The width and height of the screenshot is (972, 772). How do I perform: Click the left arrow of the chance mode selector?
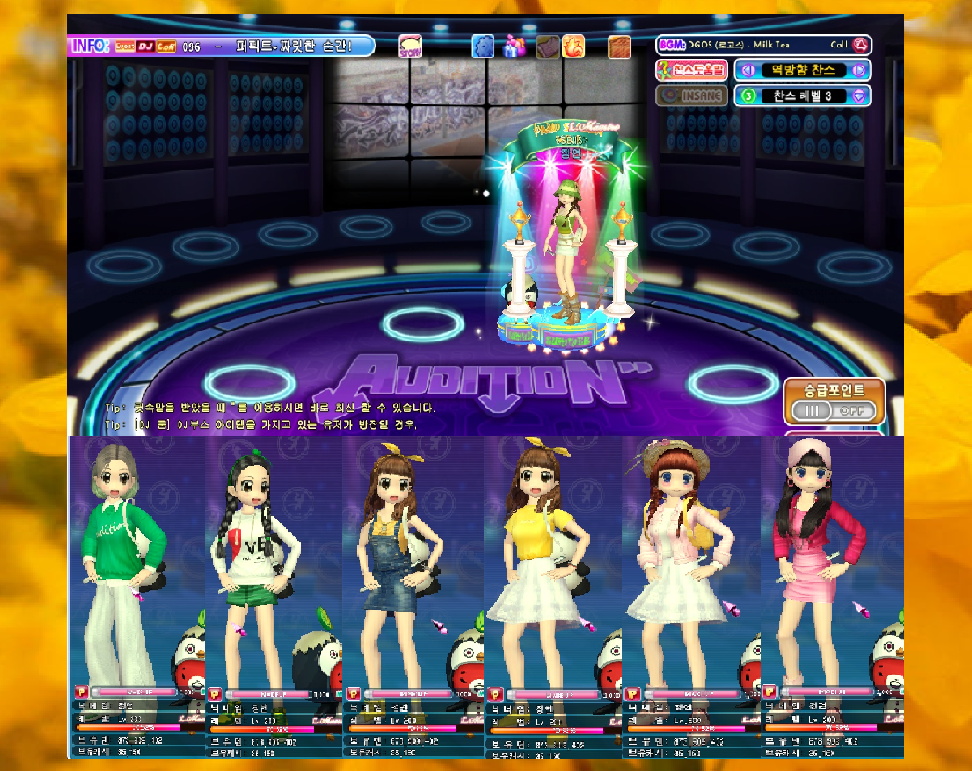(744, 70)
